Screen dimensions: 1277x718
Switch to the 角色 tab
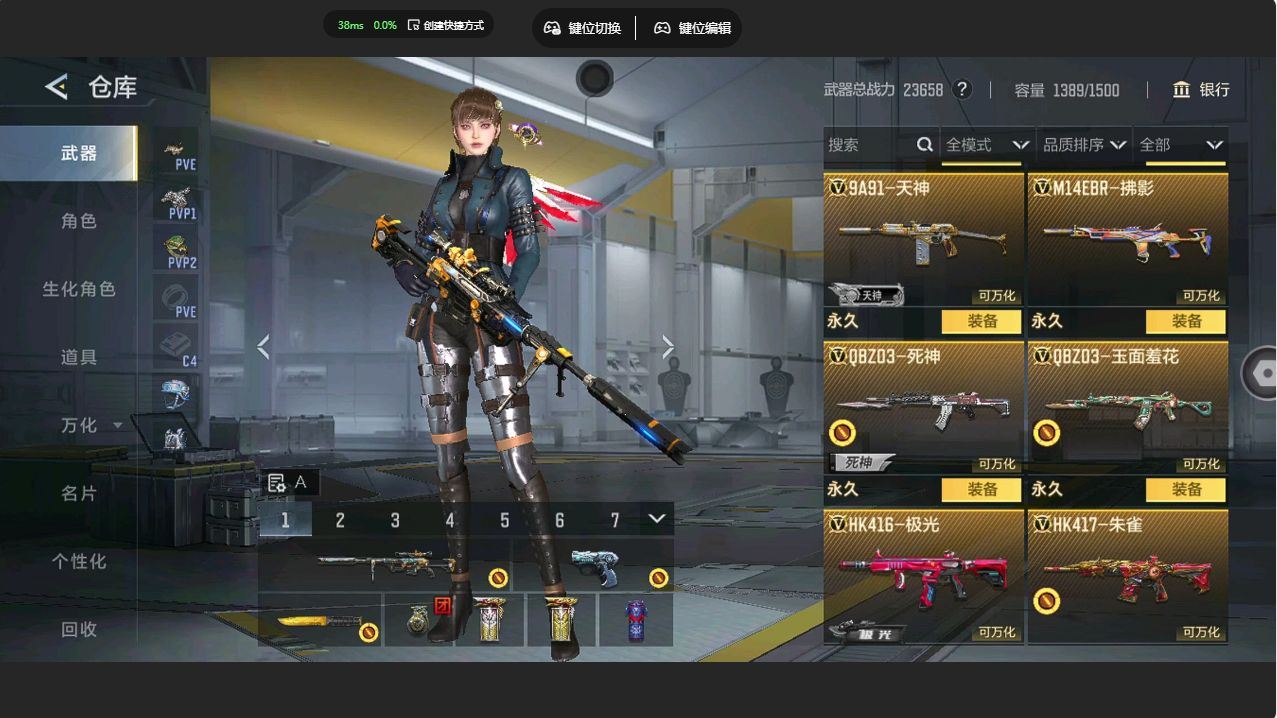(x=78, y=221)
